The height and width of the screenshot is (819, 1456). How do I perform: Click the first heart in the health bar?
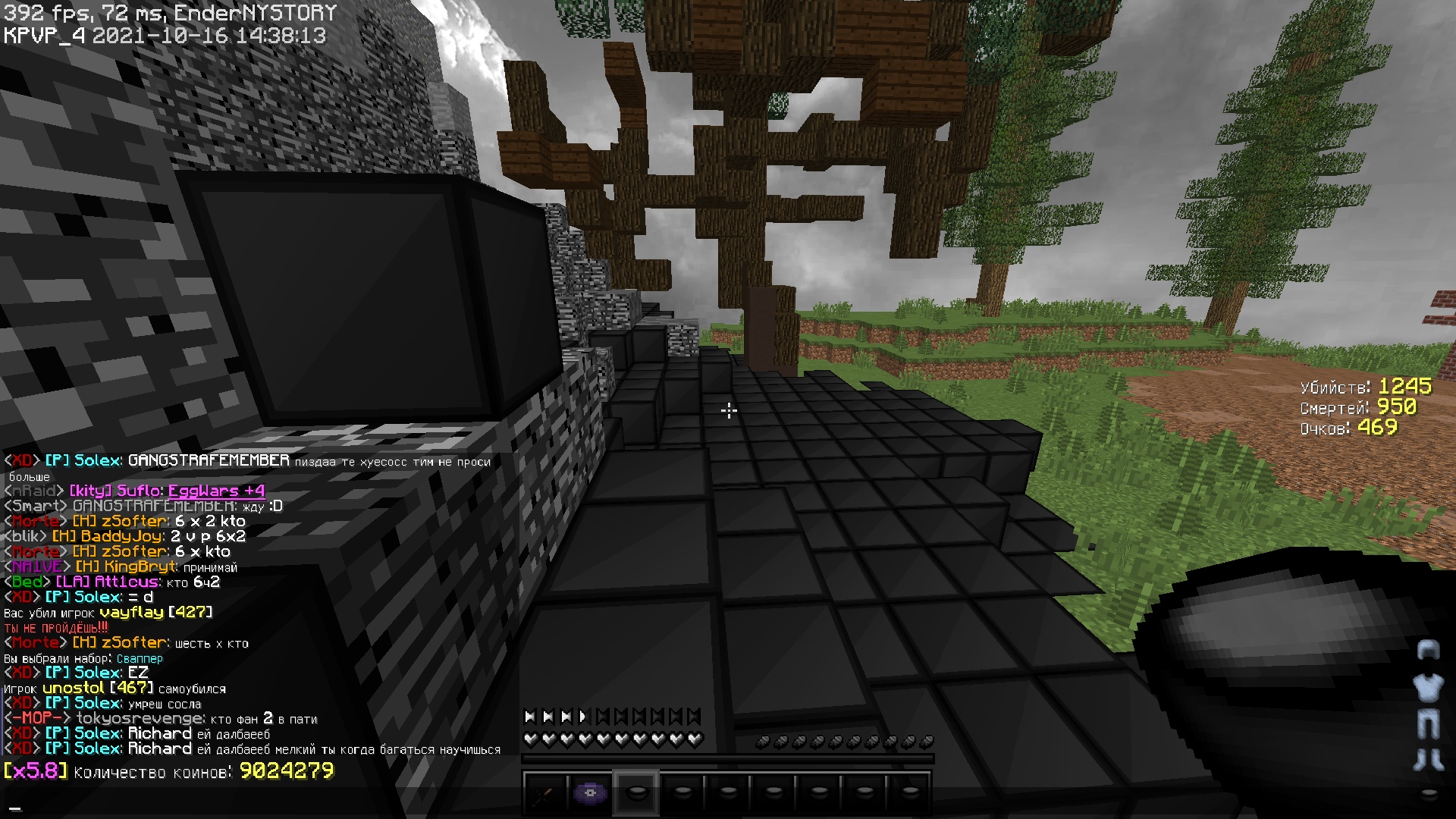coord(529,739)
